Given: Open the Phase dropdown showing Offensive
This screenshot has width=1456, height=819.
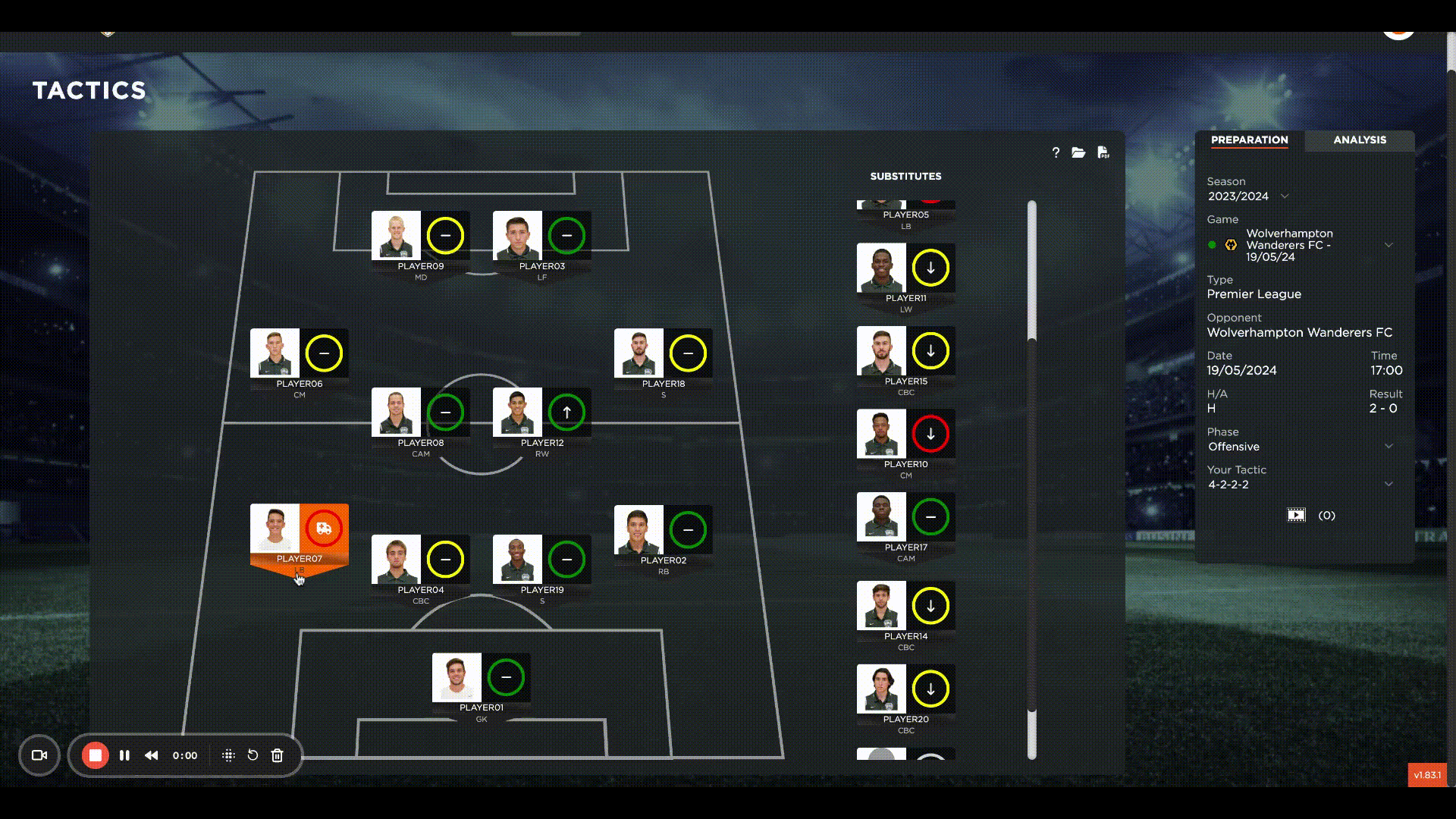Looking at the screenshot, I should 1389,446.
